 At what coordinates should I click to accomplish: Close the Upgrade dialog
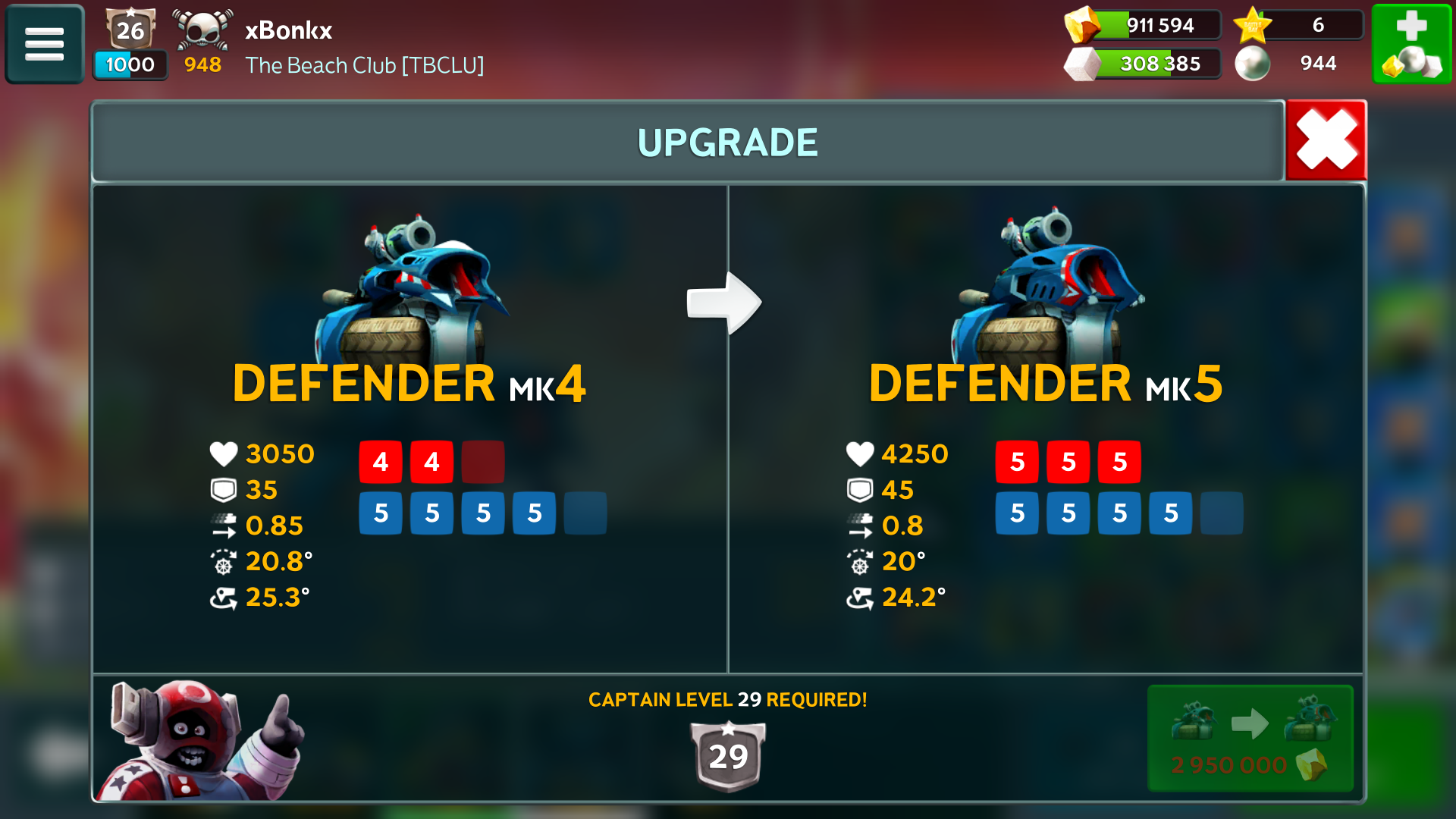click(1326, 140)
